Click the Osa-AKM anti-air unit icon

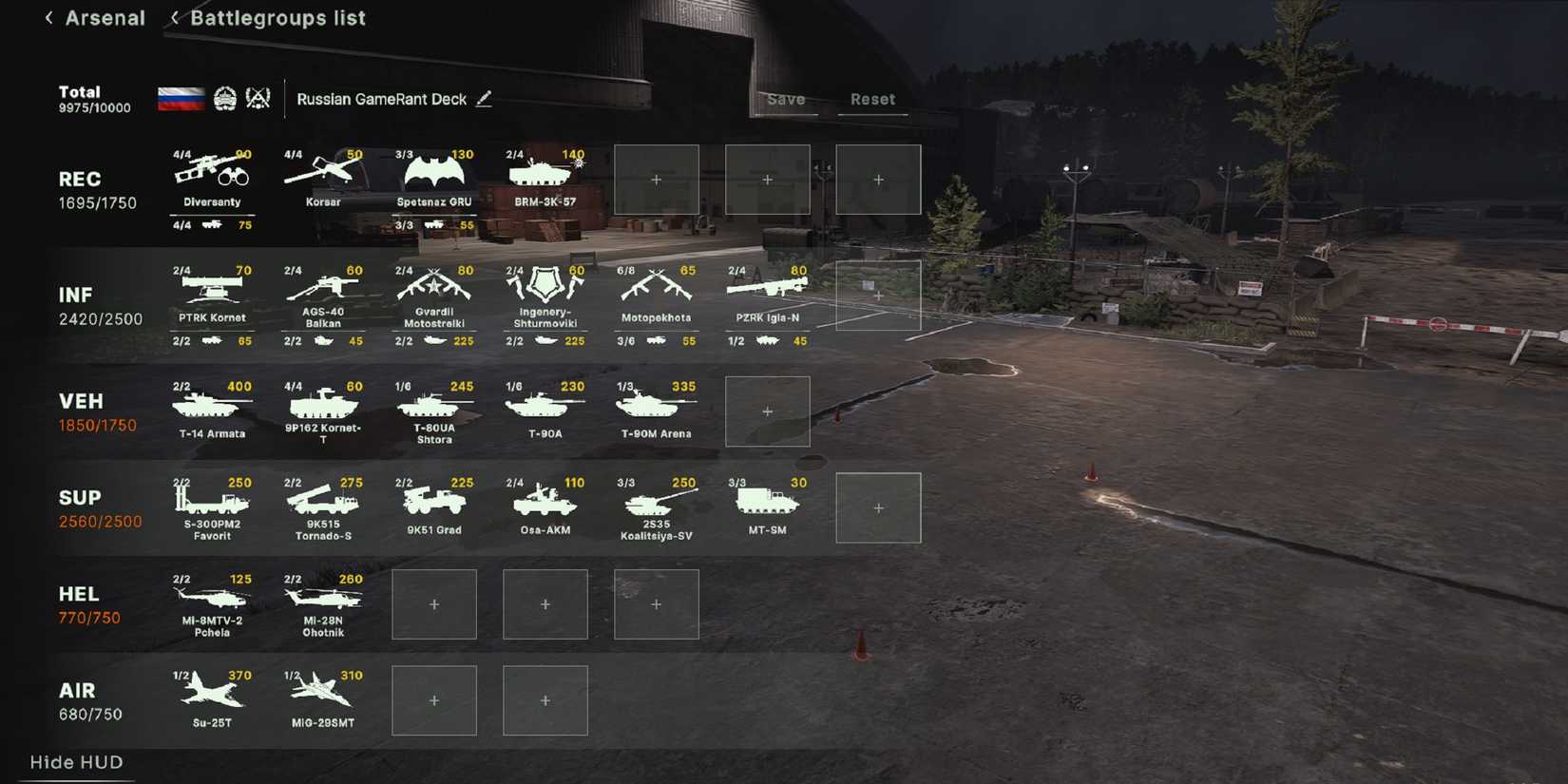[545, 502]
